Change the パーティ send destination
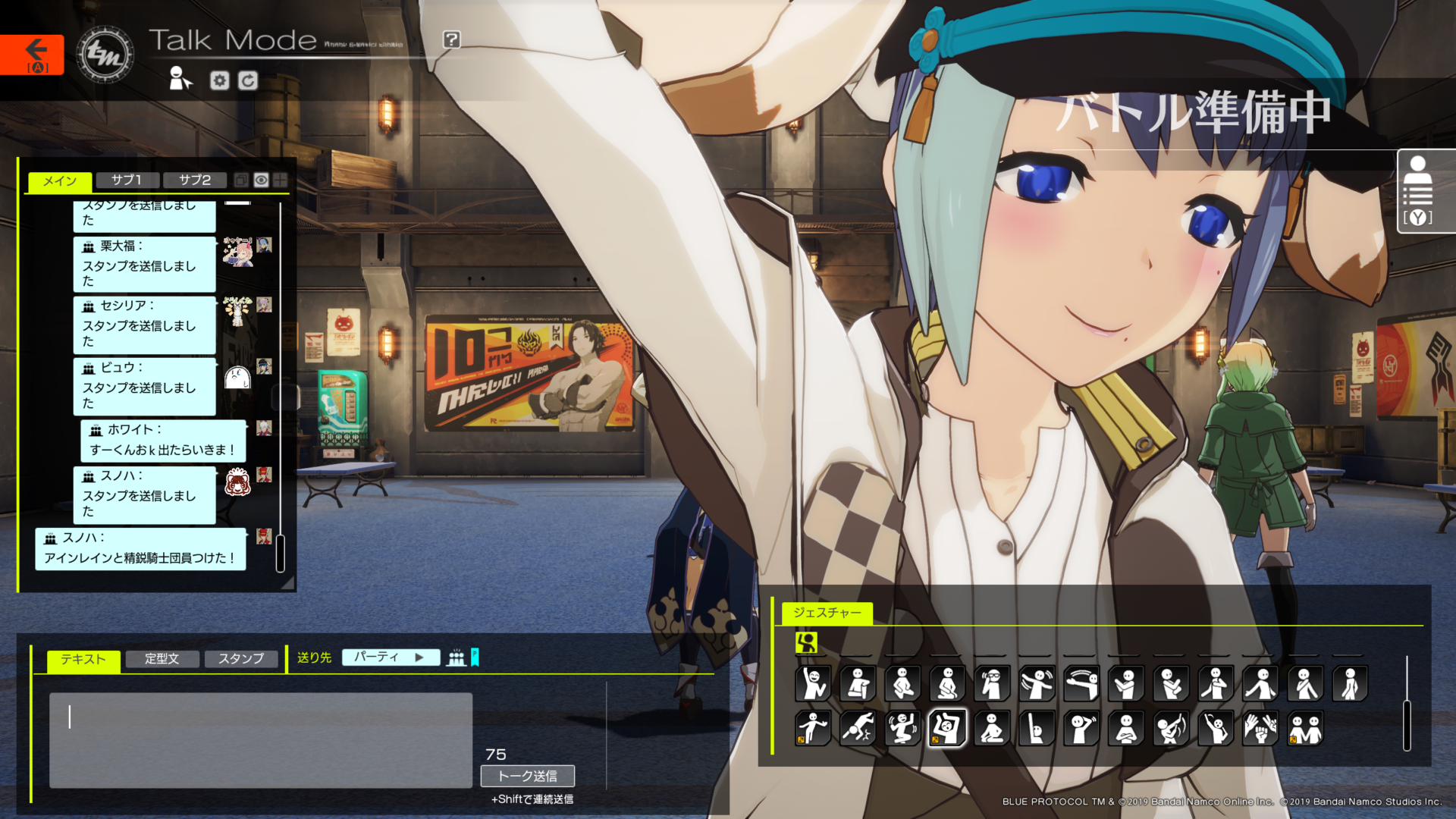Viewport: 1456px width, 819px height. 390,657
